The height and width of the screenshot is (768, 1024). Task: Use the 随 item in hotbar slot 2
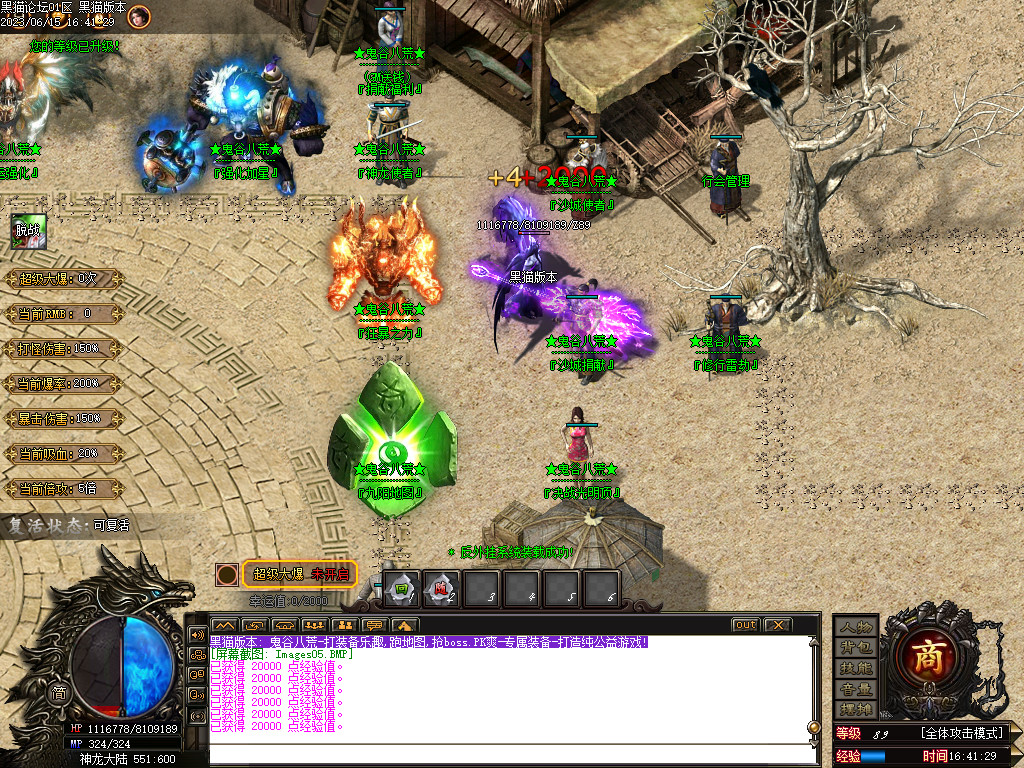441,589
